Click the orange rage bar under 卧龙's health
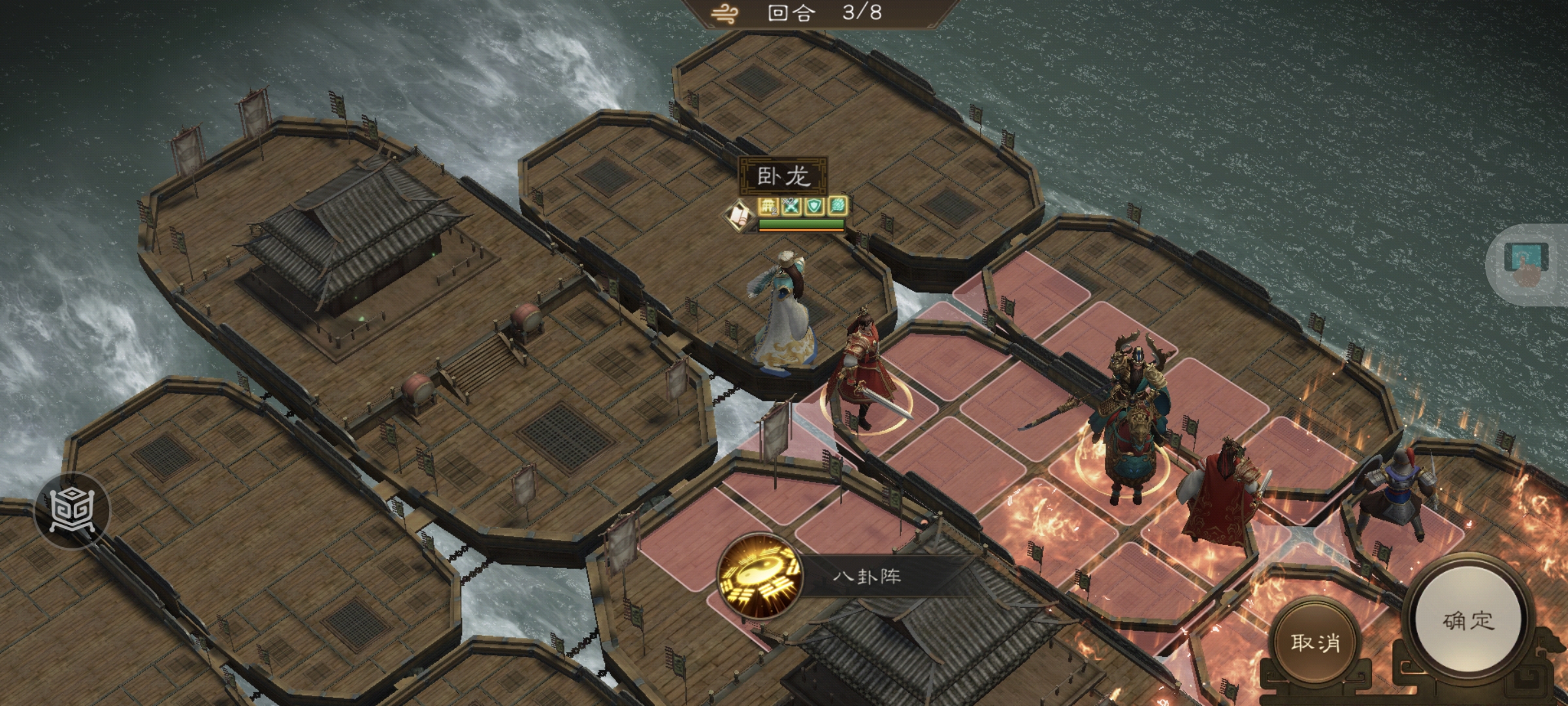The height and width of the screenshot is (706, 1568). (x=802, y=231)
